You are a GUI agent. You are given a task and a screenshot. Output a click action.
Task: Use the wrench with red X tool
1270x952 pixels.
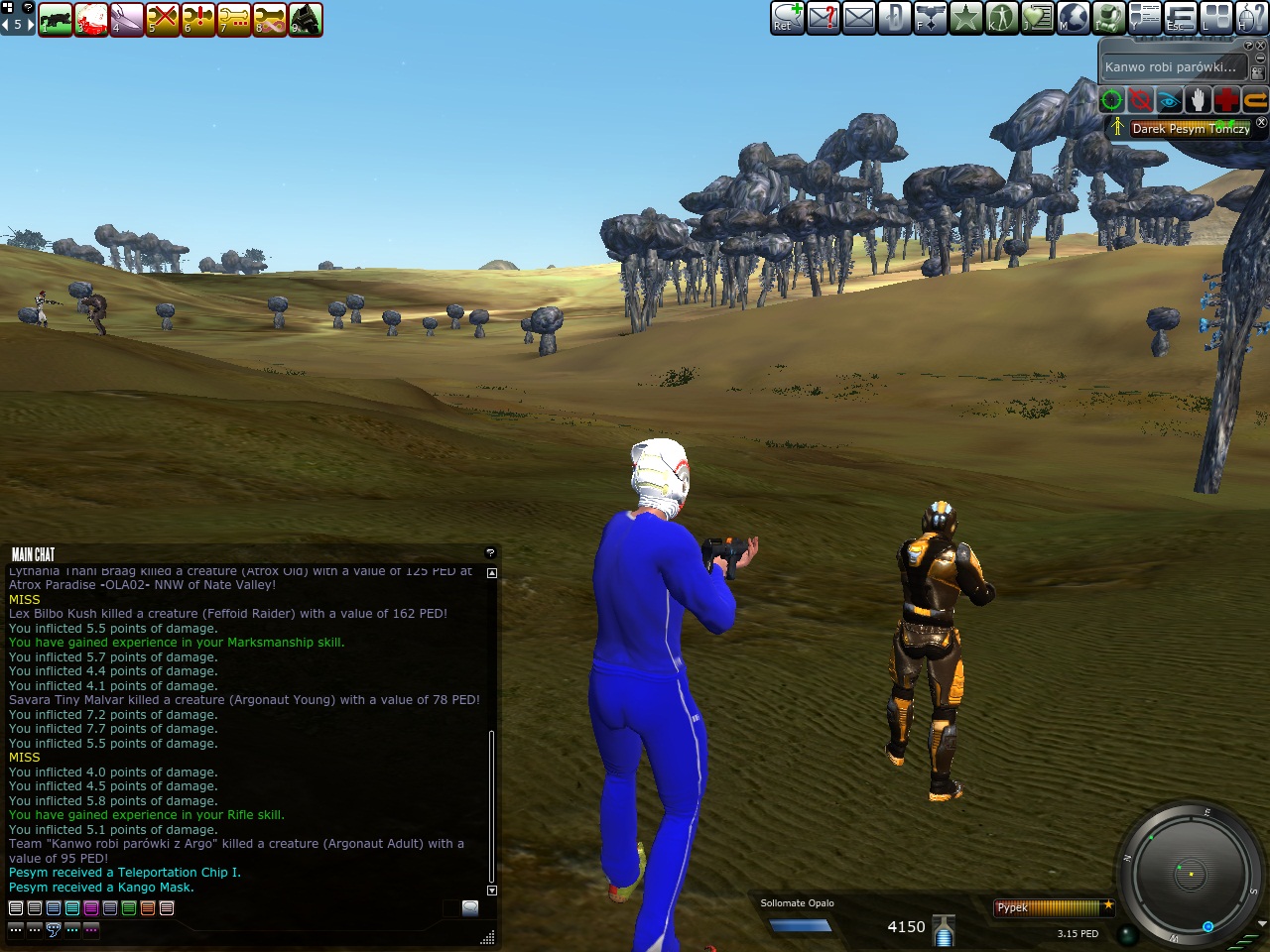click(x=163, y=19)
